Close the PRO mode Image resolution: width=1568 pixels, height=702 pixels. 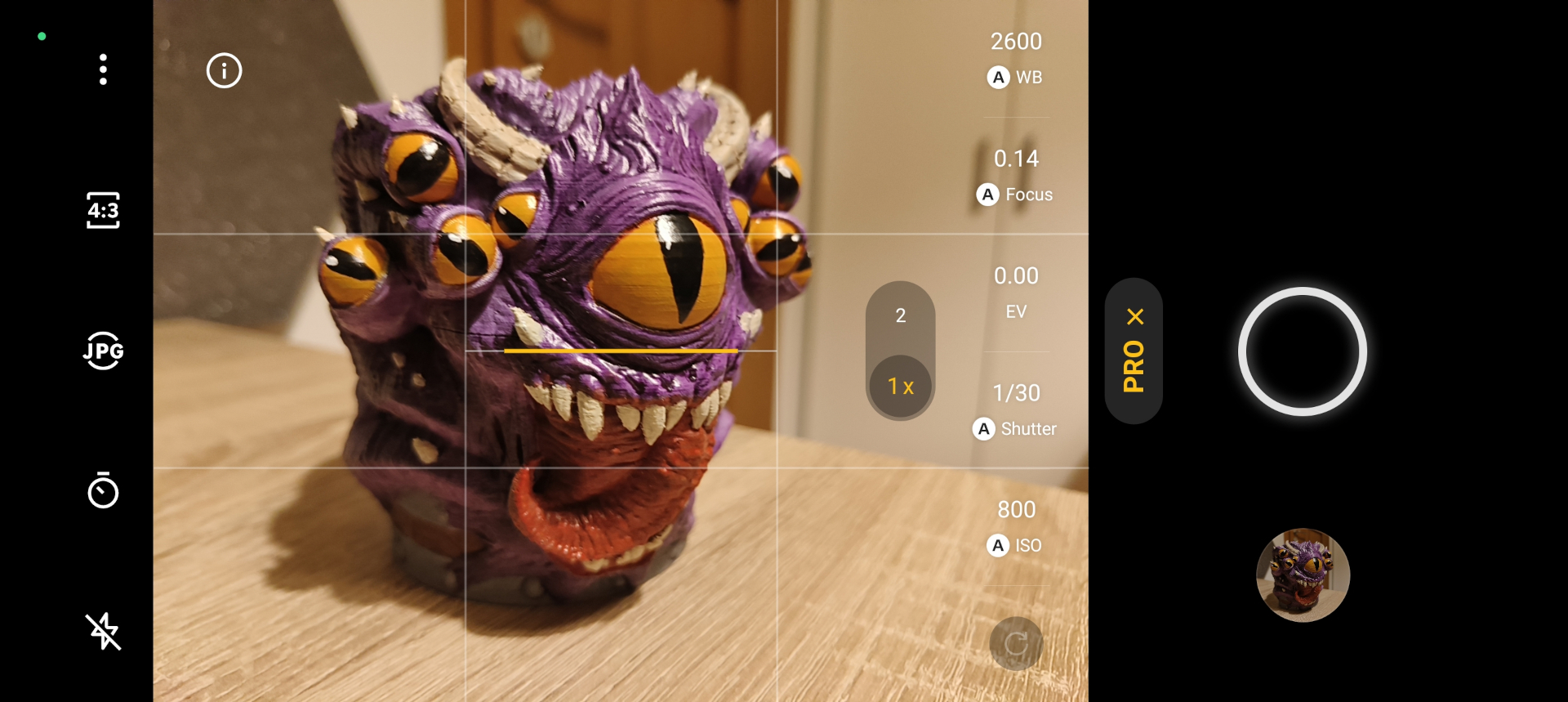pyautogui.click(x=1134, y=317)
